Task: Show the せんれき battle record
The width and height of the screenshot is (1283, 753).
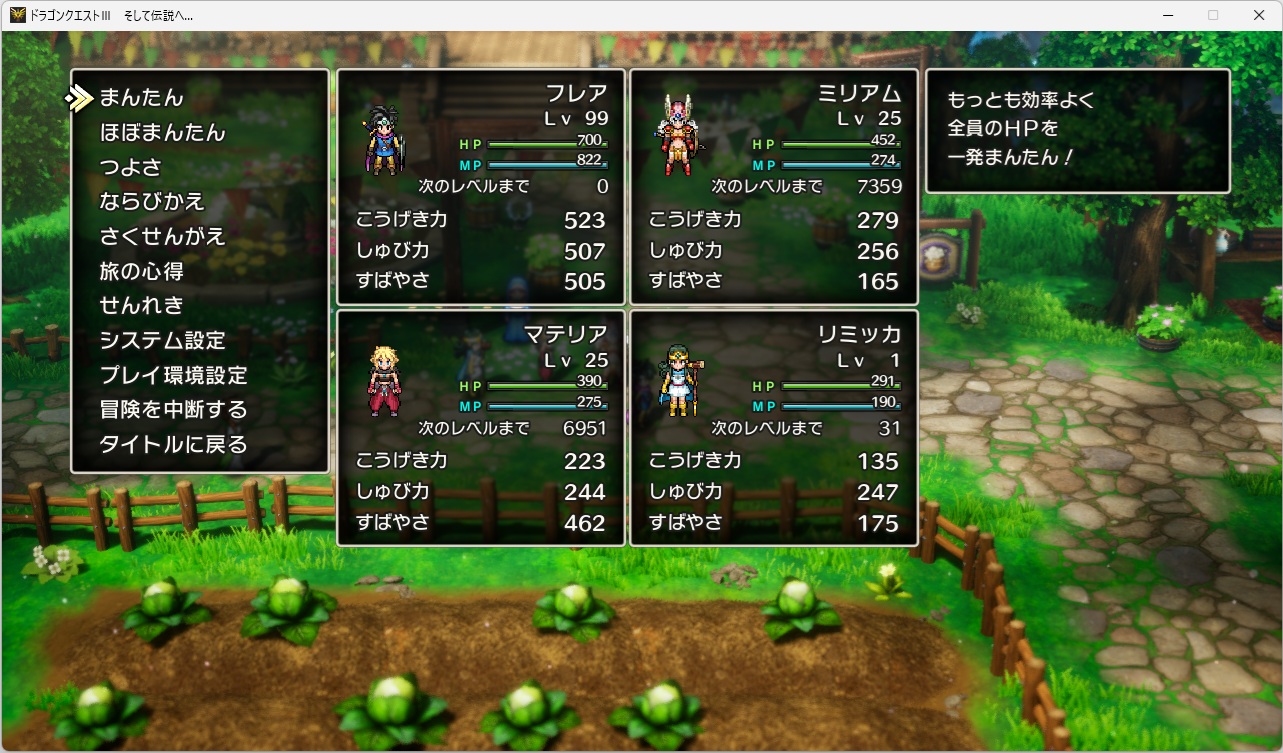Action: [x=141, y=306]
